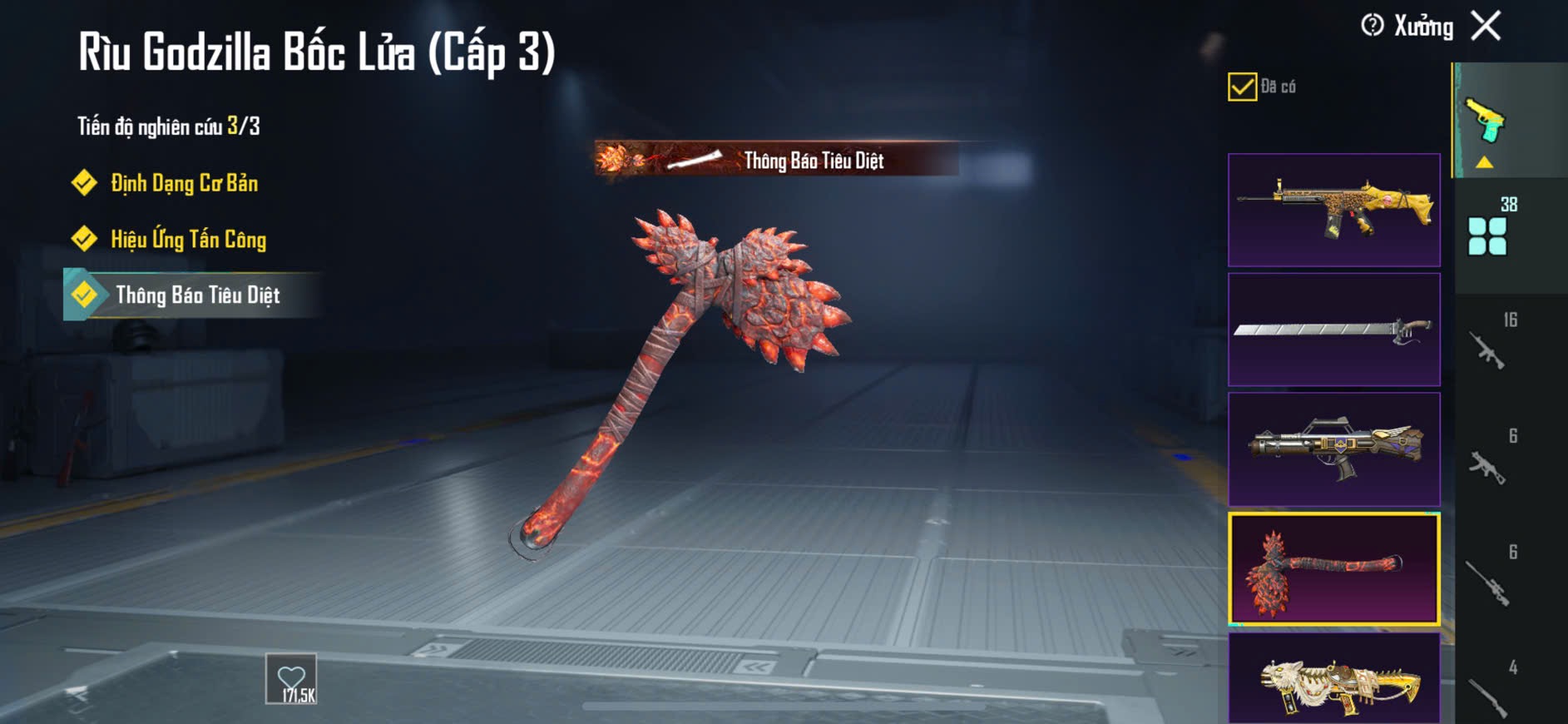Screen dimensions: 1568x724
Task: Select the silver machete skin thumbnail
Action: point(1333,330)
